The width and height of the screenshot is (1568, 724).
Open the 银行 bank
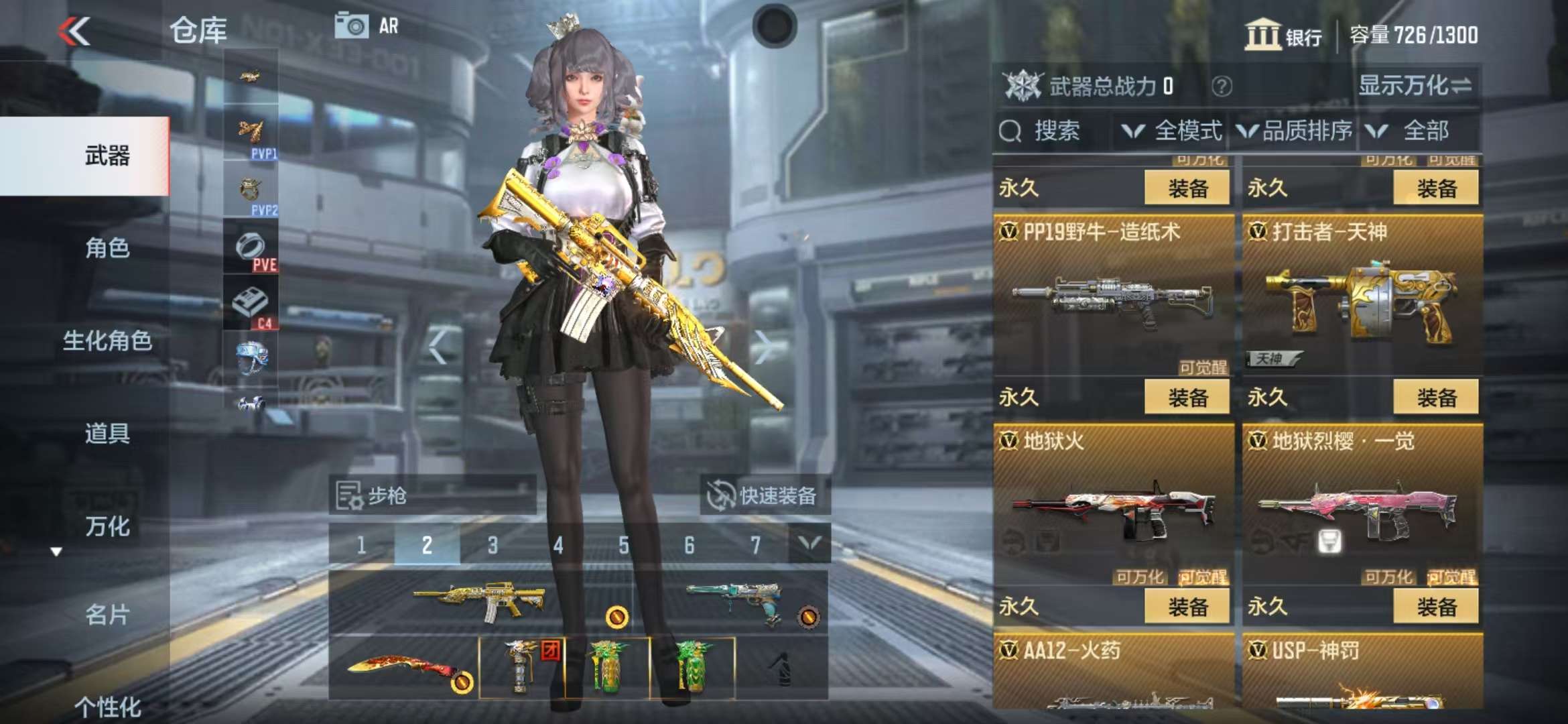[x=1283, y=35]
